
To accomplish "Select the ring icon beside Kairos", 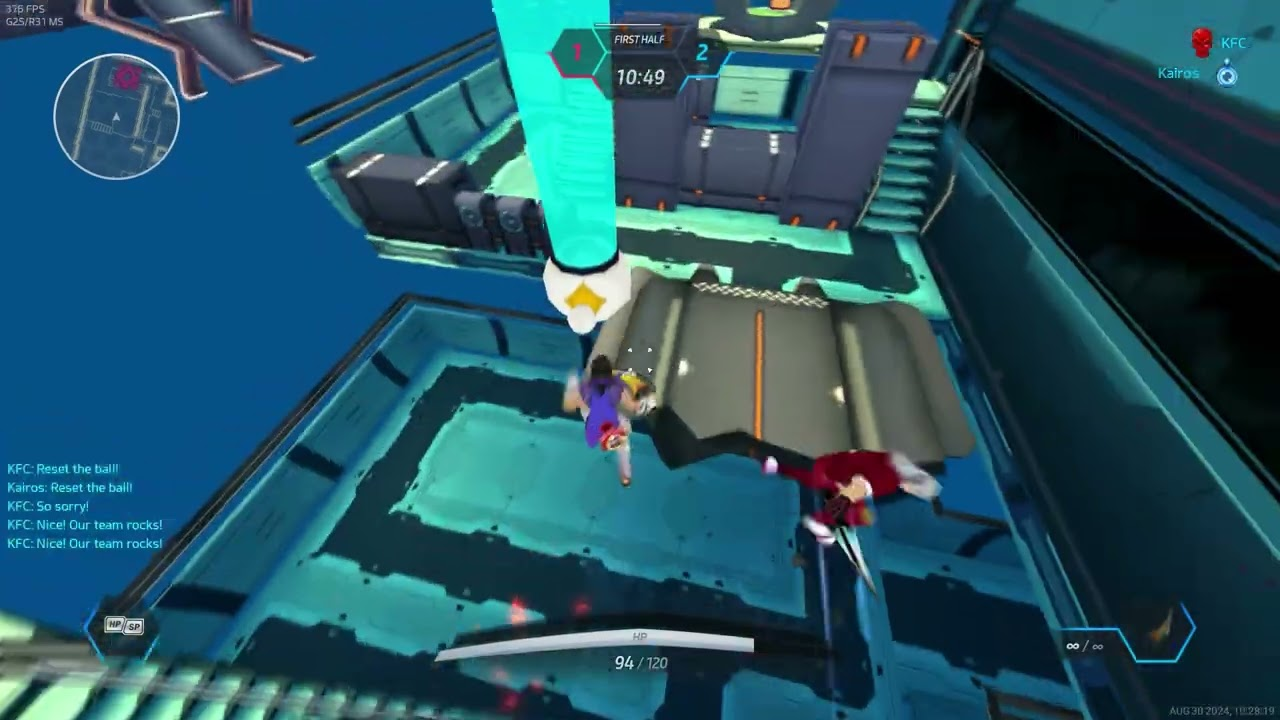I will coord(1227,75).
